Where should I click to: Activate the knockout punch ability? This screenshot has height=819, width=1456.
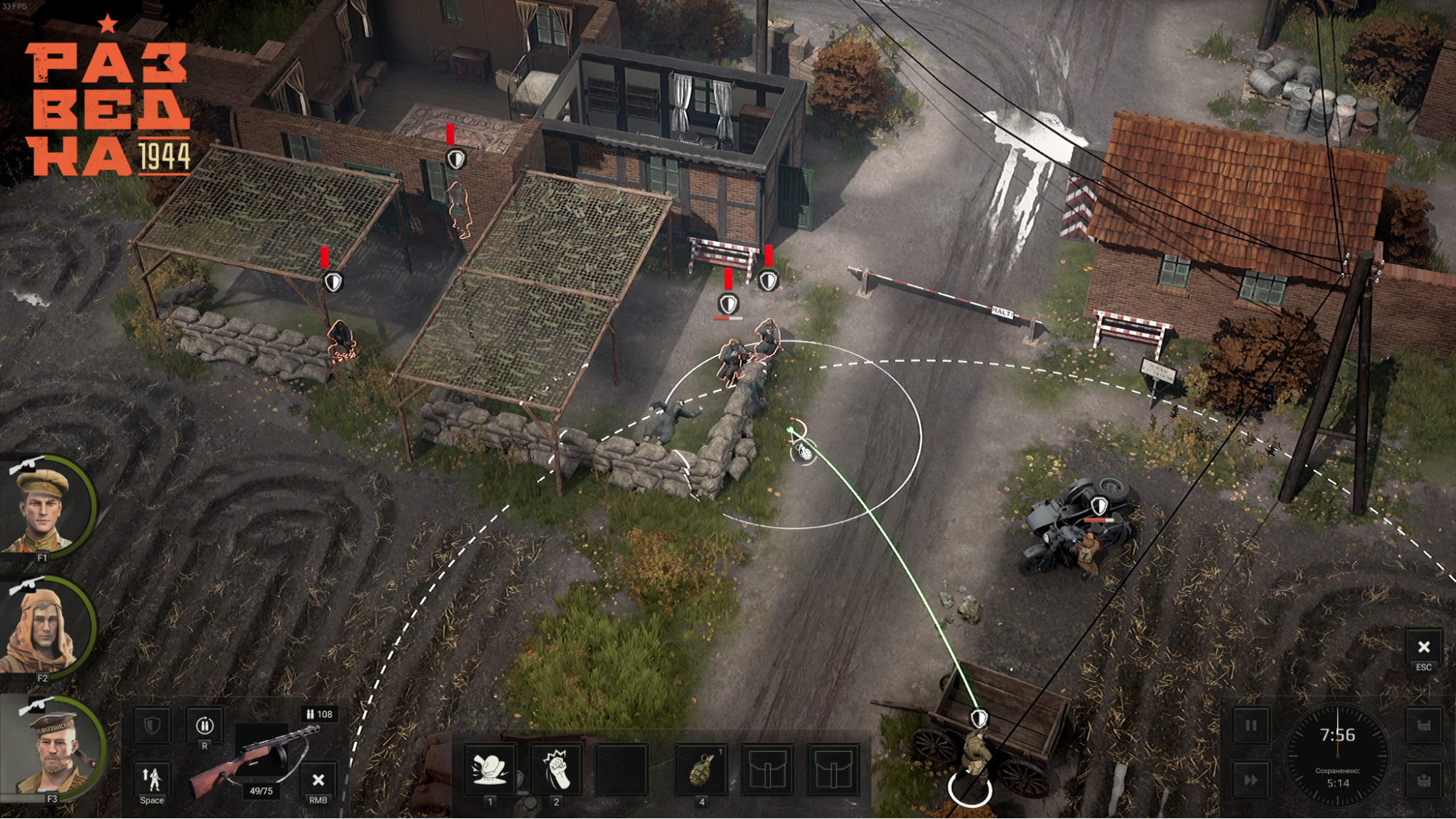point(490,769)
